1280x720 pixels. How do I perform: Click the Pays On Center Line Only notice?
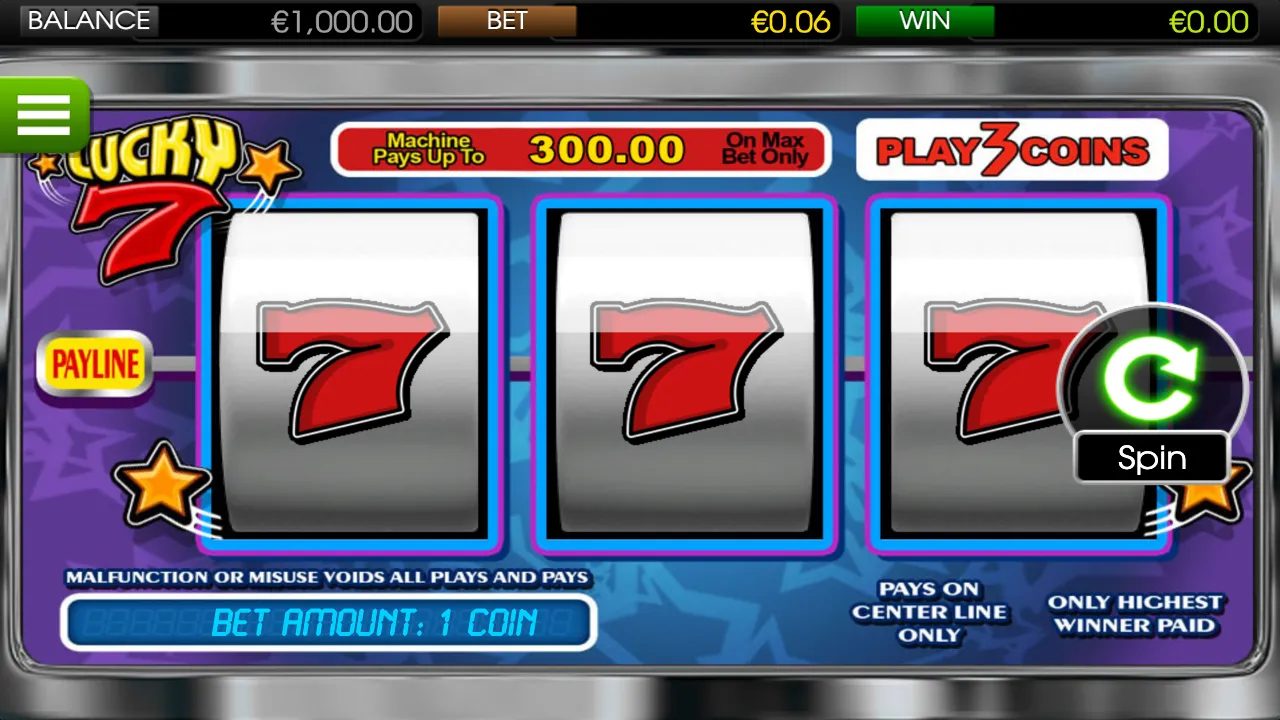tap(929, 611)
